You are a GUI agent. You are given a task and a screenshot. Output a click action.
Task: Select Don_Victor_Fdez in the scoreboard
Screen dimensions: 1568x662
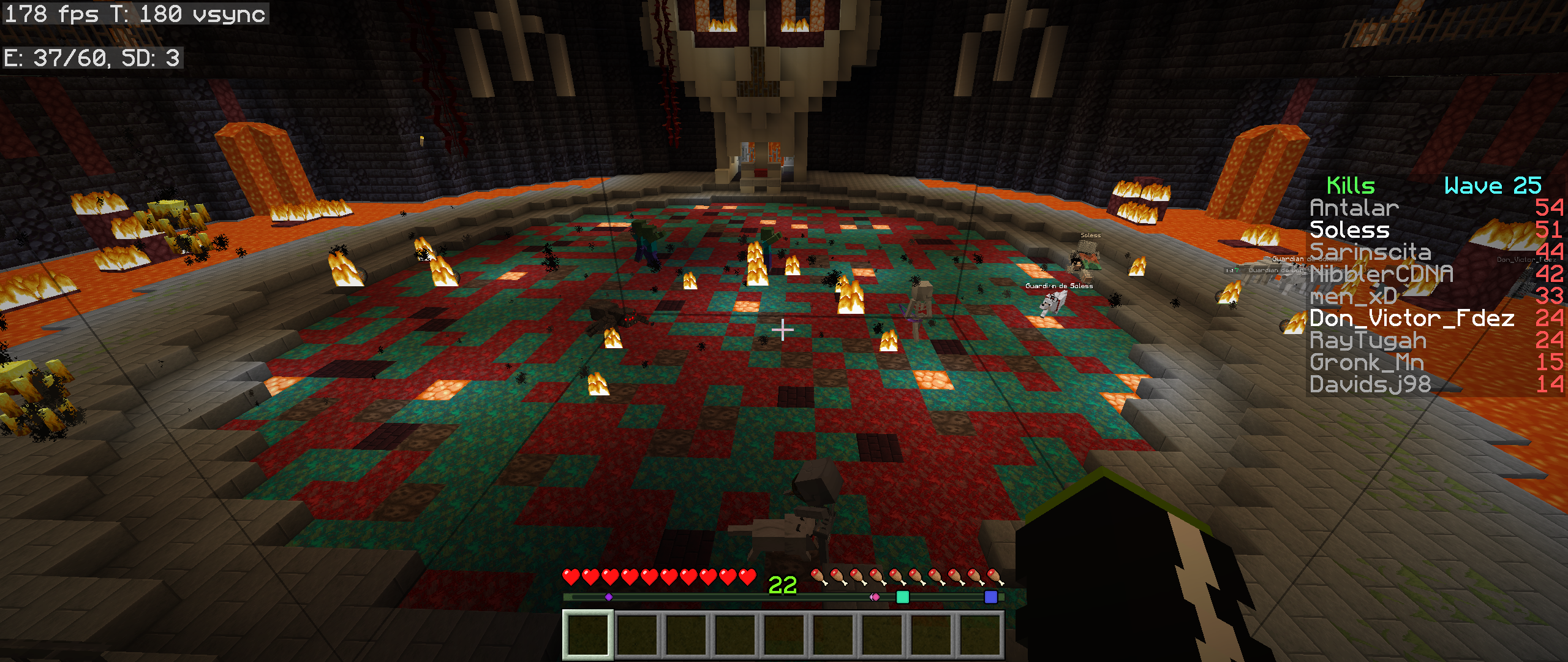pos(1412,319)
